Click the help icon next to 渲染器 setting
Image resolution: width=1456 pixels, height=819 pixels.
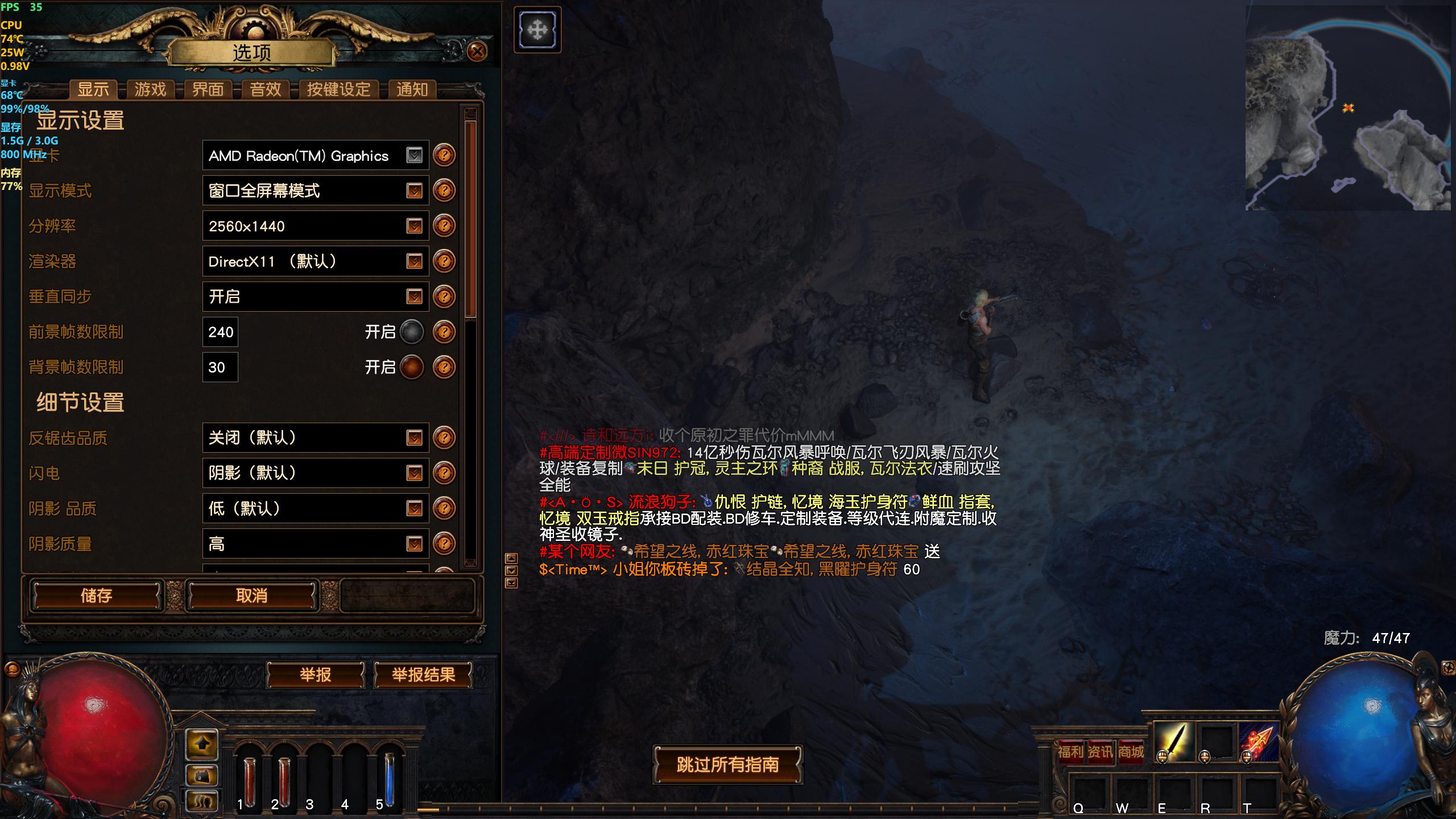coord(444,261)
